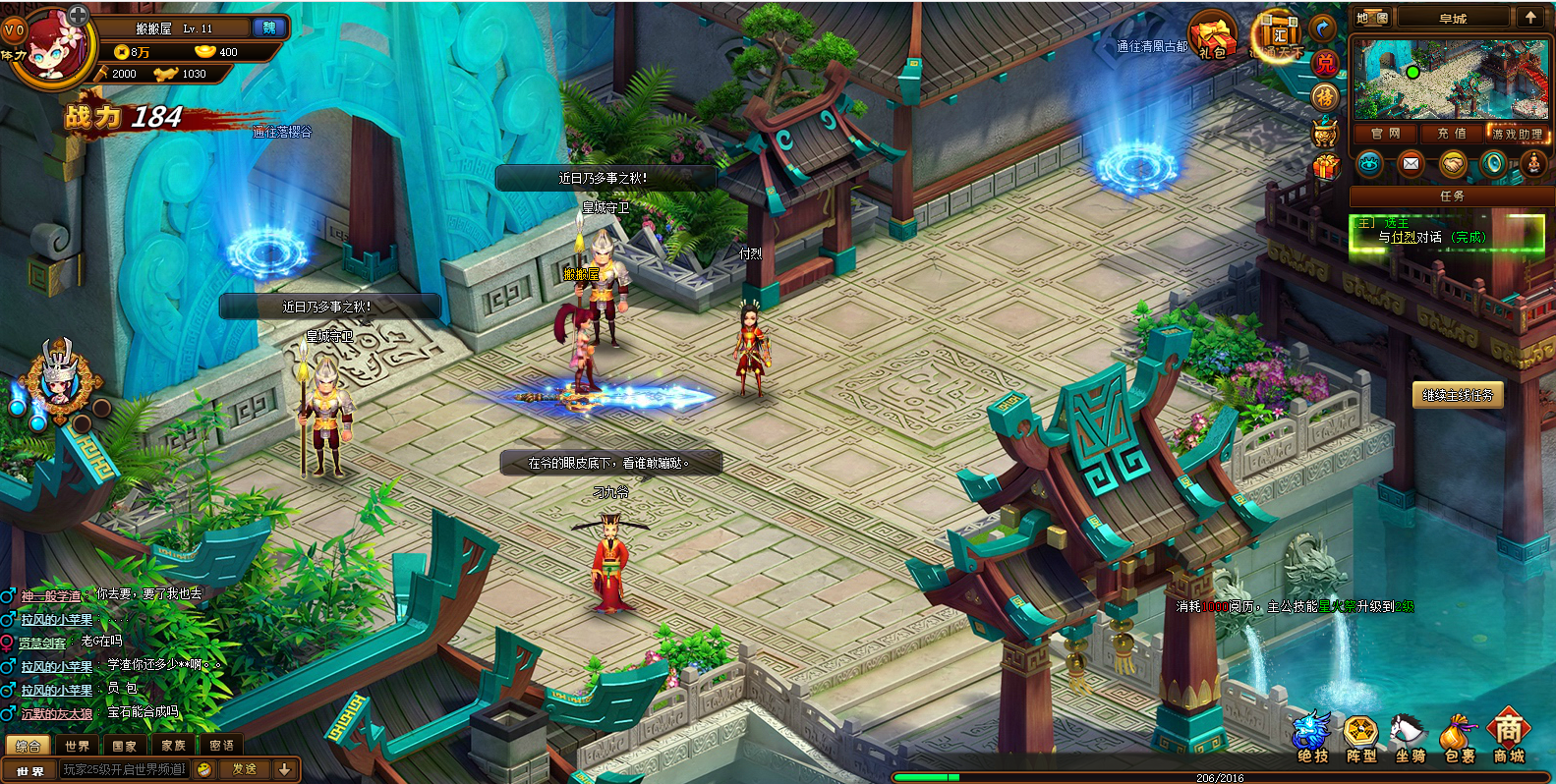
Task: Click the 继续主线任务 button
Action: pos(1458,395)
